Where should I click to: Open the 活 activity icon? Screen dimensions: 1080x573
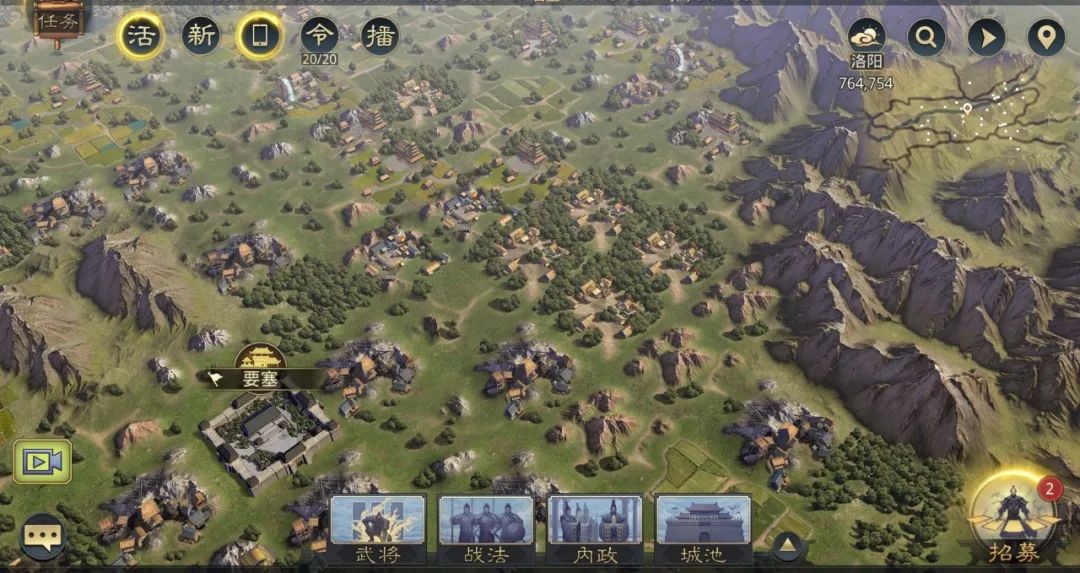click(142, 37)
